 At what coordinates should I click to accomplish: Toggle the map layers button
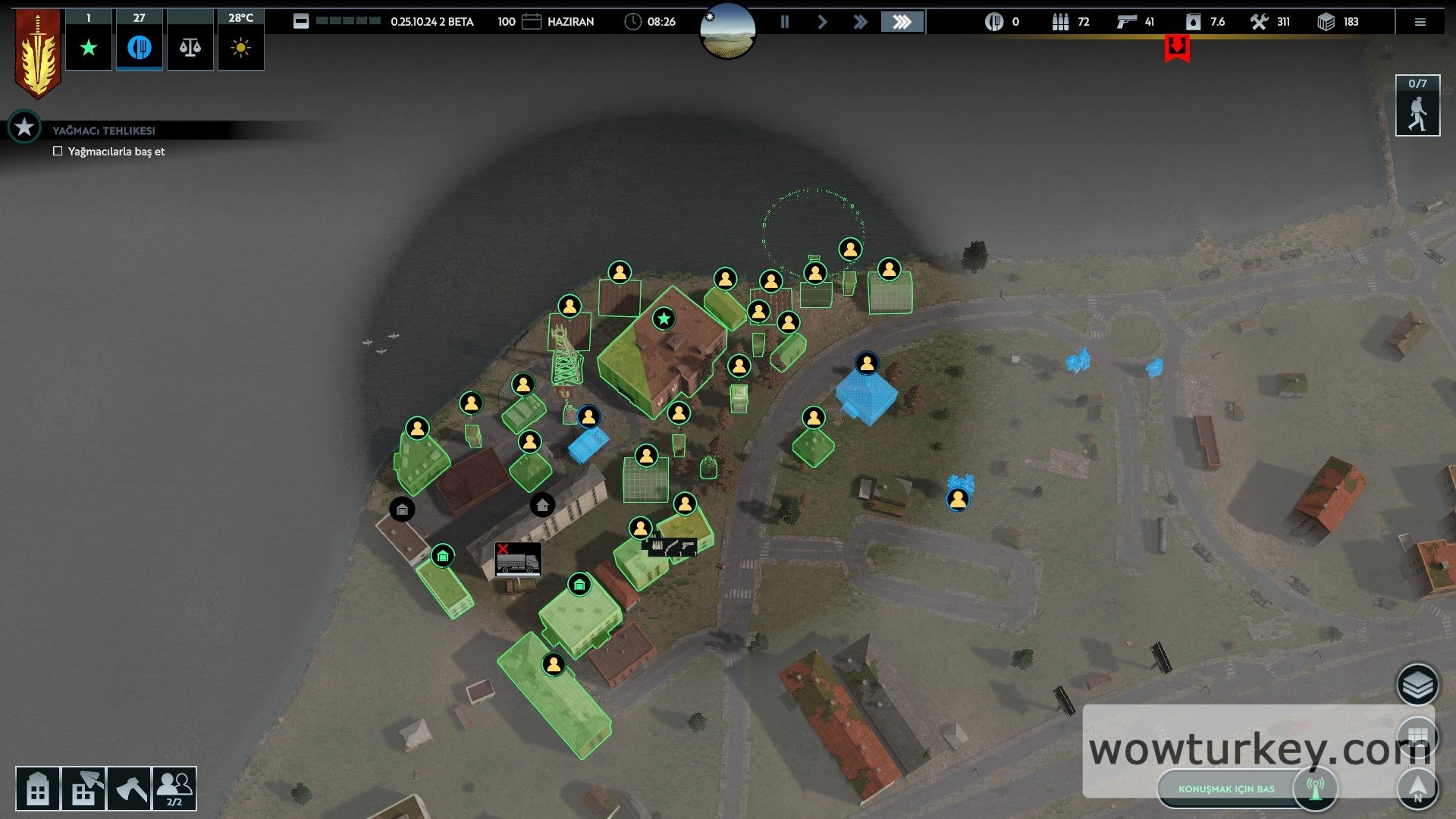pyautogui.click(x=1417, y=684)
